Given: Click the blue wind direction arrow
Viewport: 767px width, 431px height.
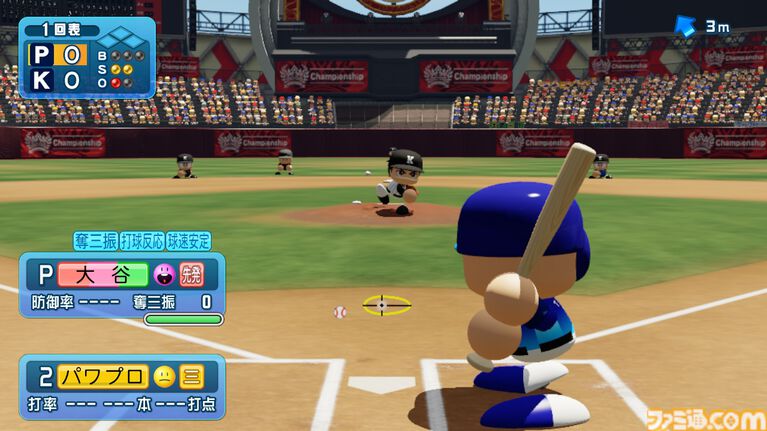Looking at the screenshot, I should click(685, 27).
